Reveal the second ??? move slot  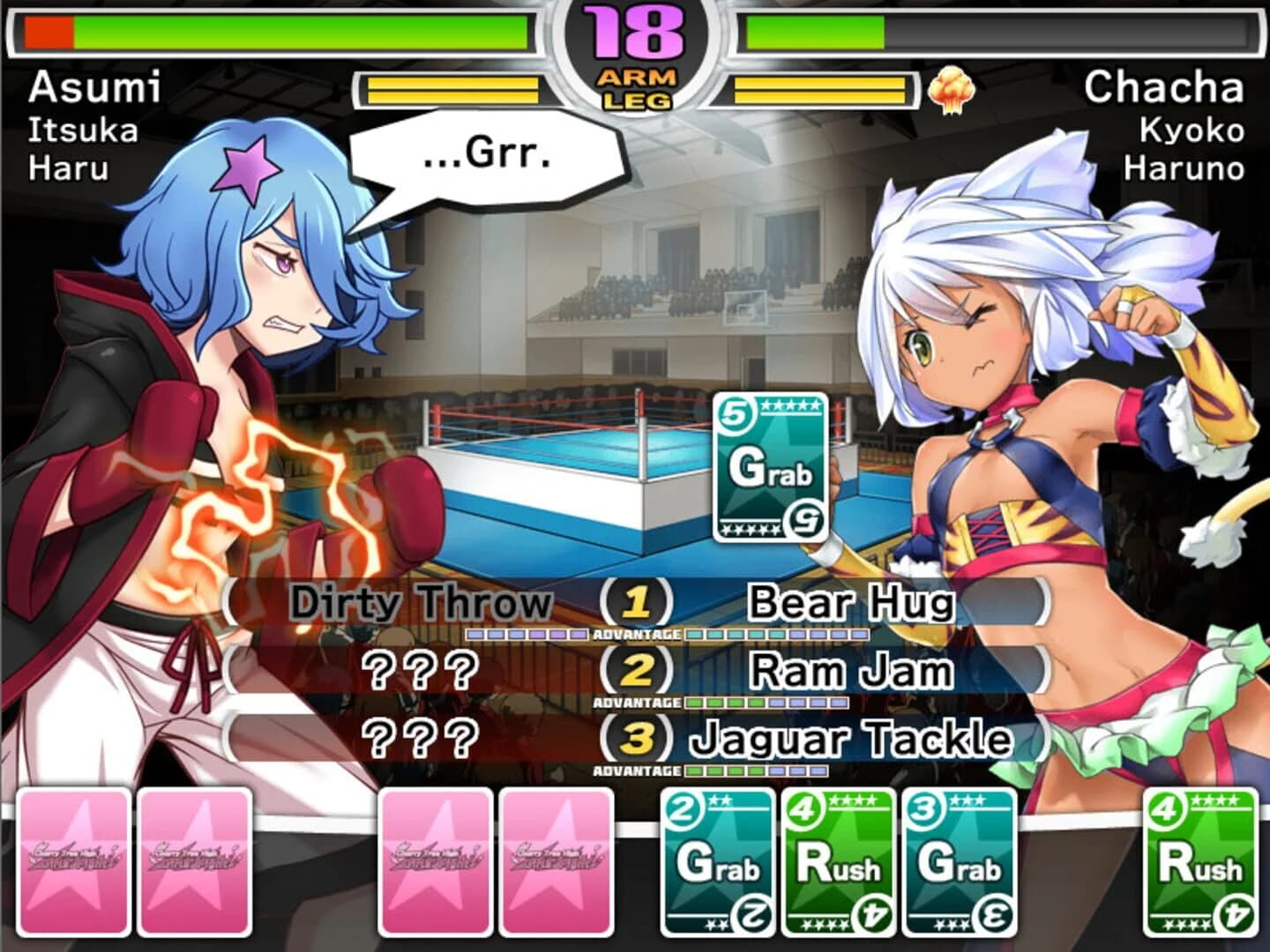(x=423, y=737)
